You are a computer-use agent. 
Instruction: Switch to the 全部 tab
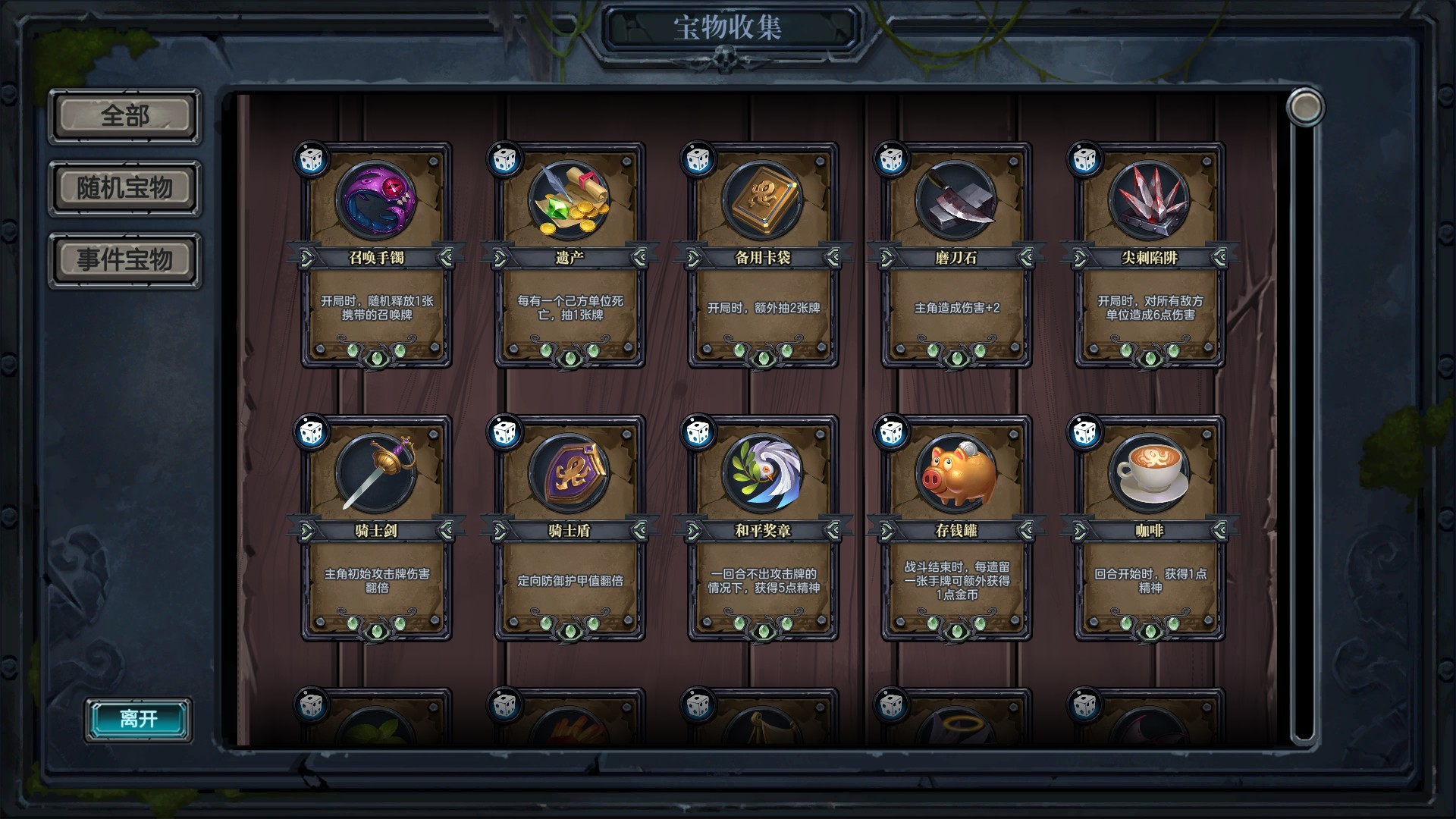click(x=124, y=116)
